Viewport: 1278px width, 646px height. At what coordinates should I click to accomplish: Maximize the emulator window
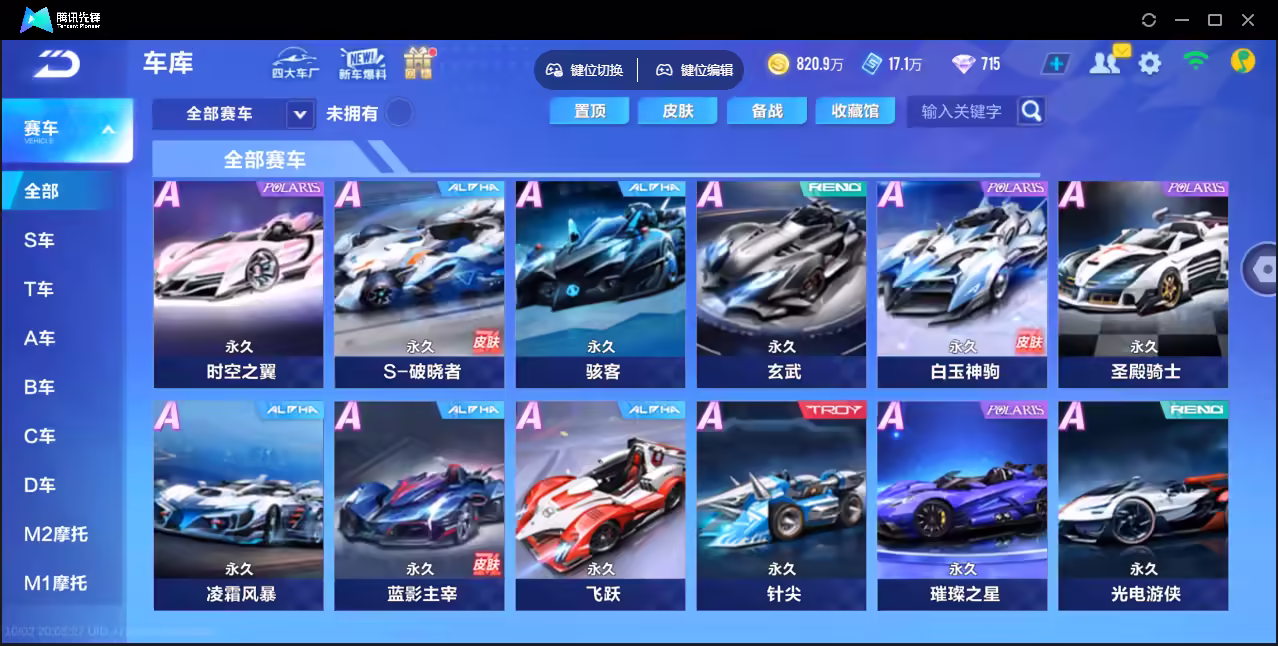click(x=1215, y=20)
